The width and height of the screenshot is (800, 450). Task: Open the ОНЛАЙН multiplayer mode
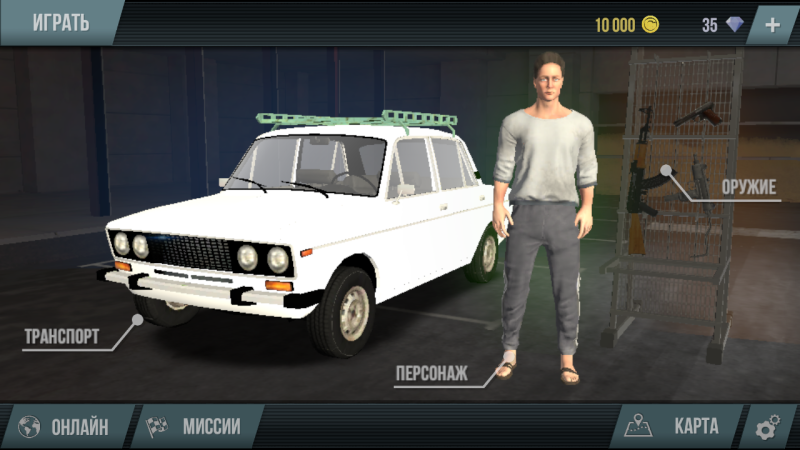pyautogui.click(x=66, y=427)
